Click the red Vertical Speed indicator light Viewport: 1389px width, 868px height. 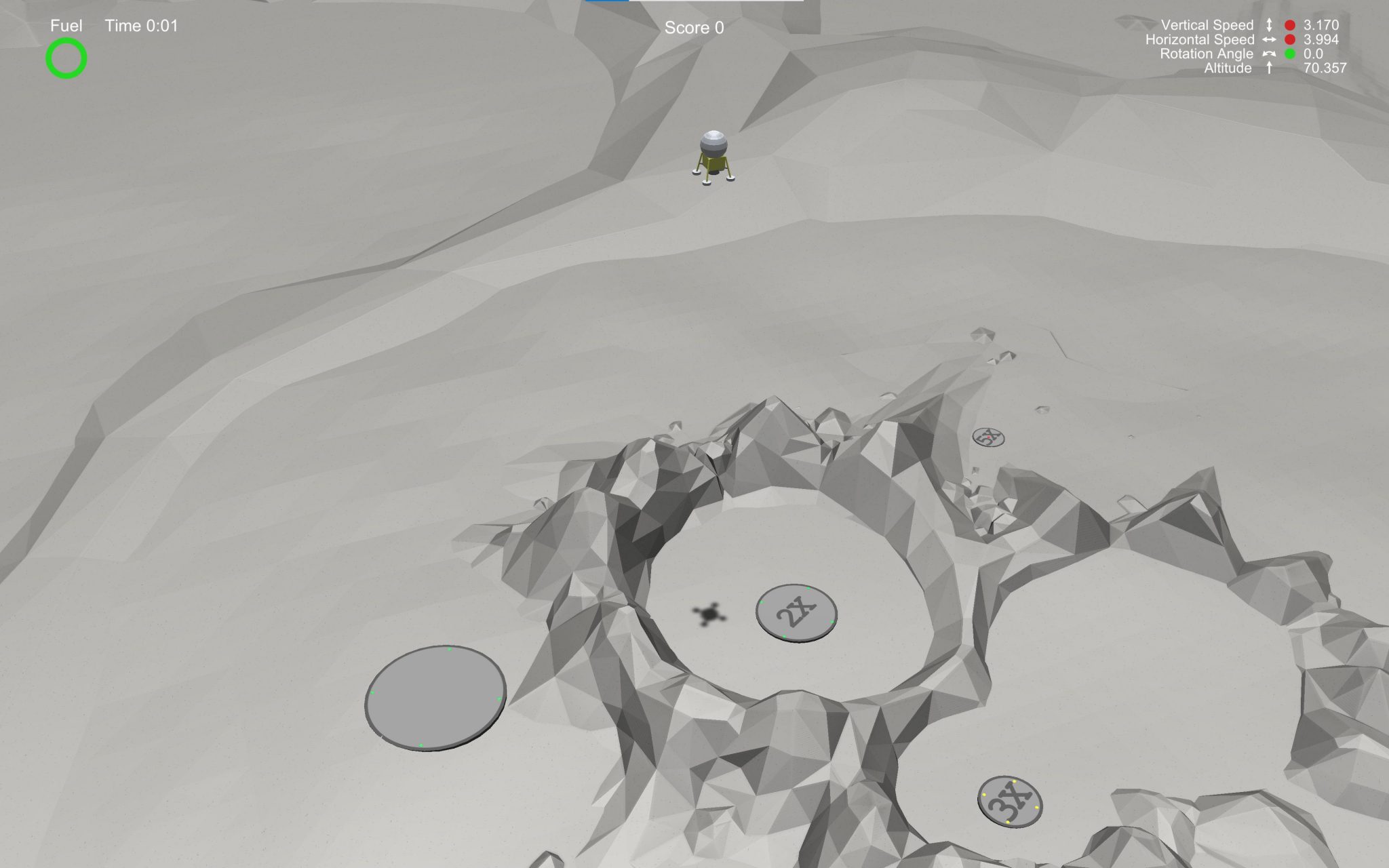pos(1289,25)
